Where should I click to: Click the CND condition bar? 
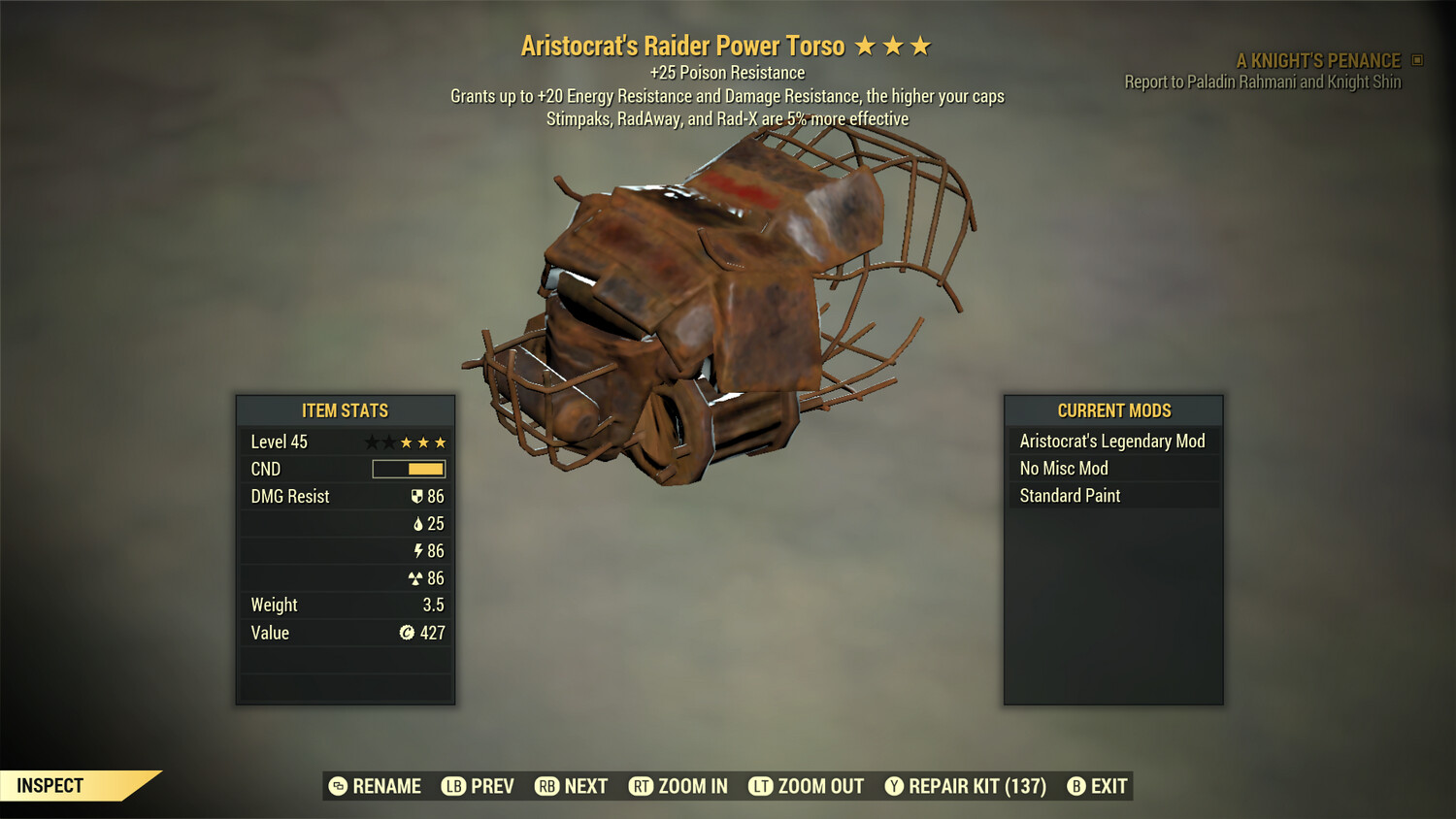click(408, 469)
